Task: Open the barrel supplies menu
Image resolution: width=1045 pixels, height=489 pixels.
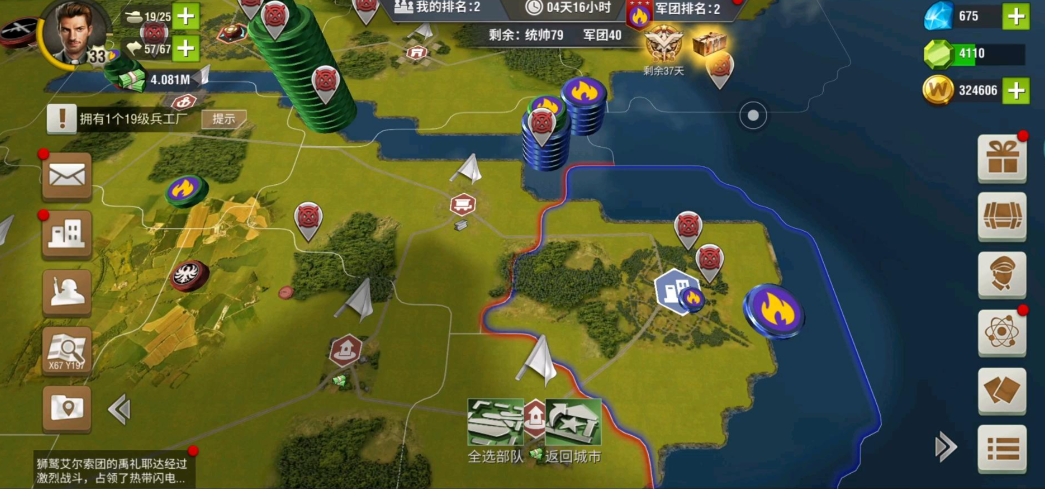Action: [1001, 217]
